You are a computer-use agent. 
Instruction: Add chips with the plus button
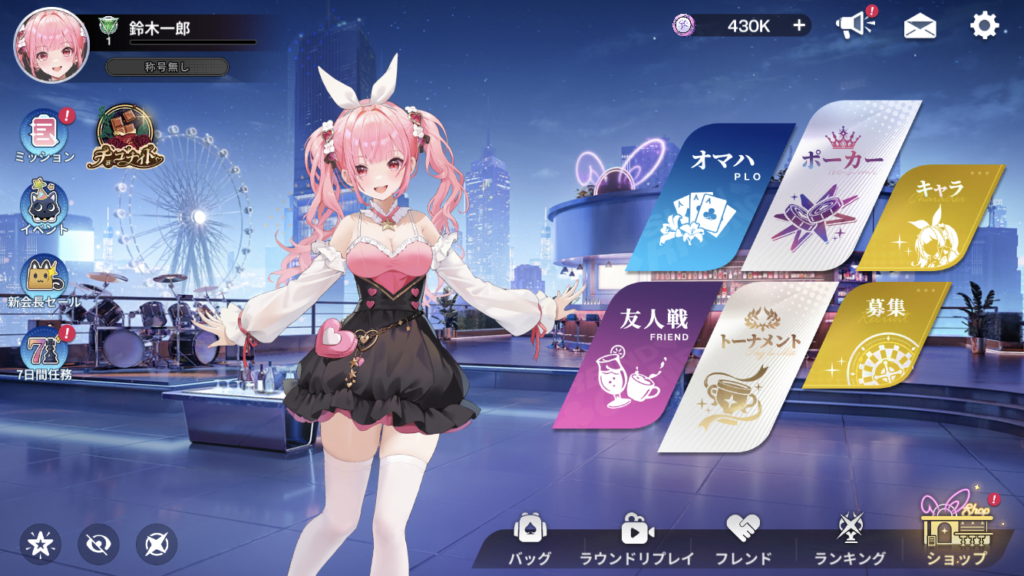(799, 26)
